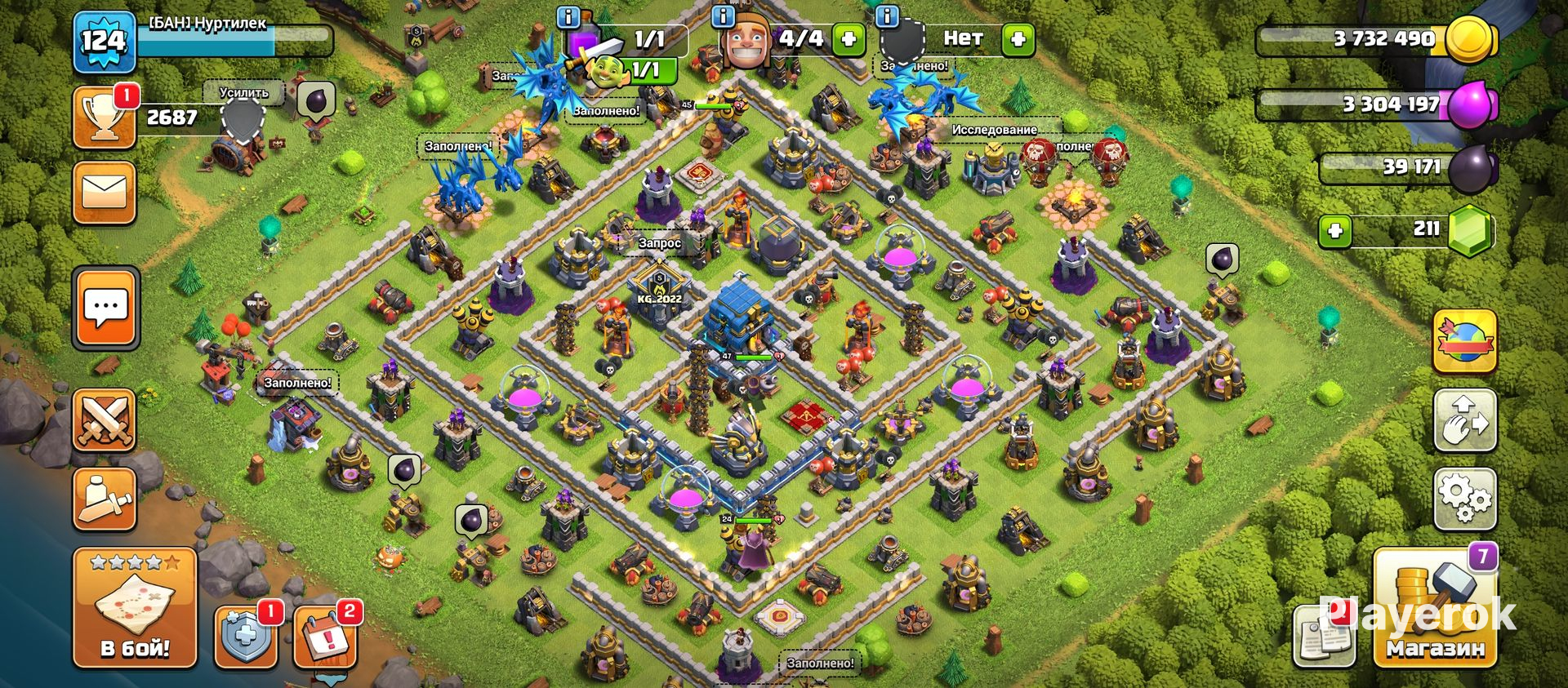This screenshot has width=1568, height=688.
Task: Open the events calendar
Action: pyautogui.click(x=324, y=637)
